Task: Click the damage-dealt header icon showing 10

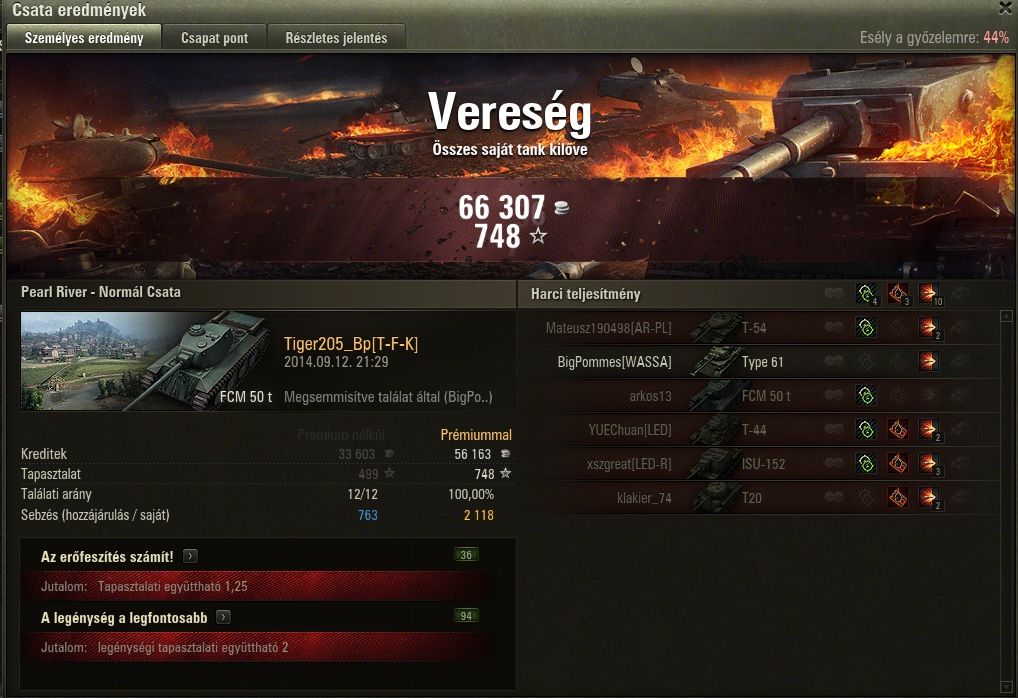Action: [x=928, y=294]
